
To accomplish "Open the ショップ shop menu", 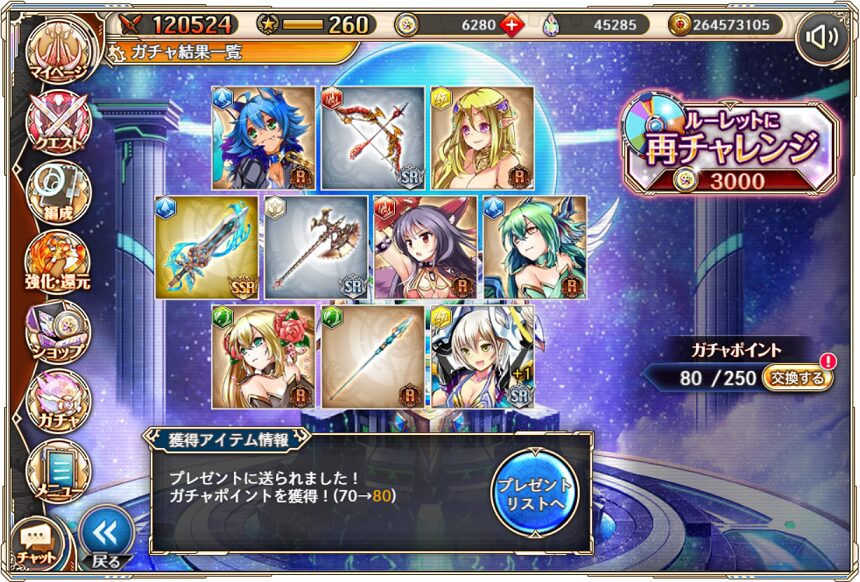I will [x=57, y=330].
